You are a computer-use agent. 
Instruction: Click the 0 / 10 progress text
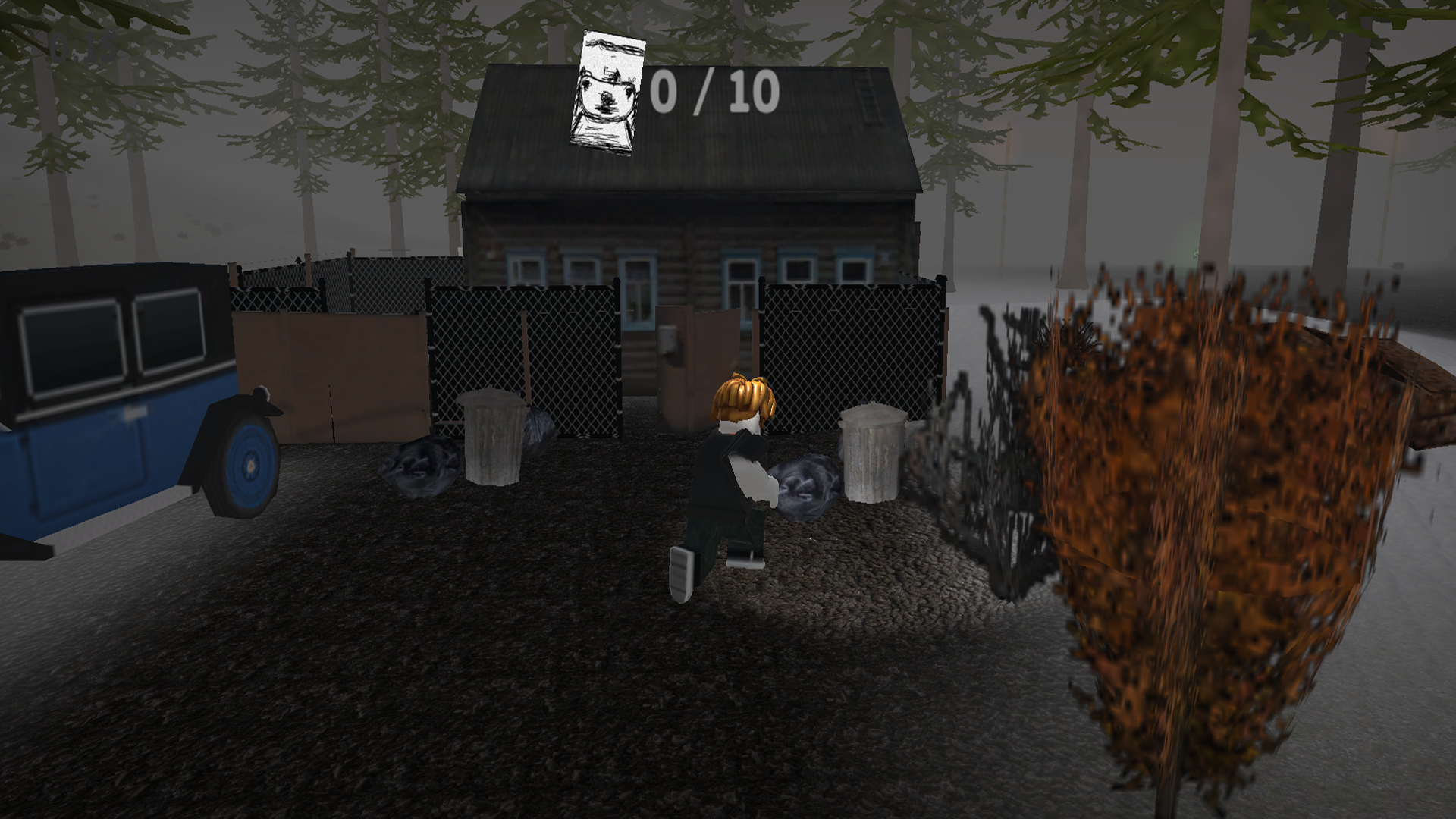713,91
